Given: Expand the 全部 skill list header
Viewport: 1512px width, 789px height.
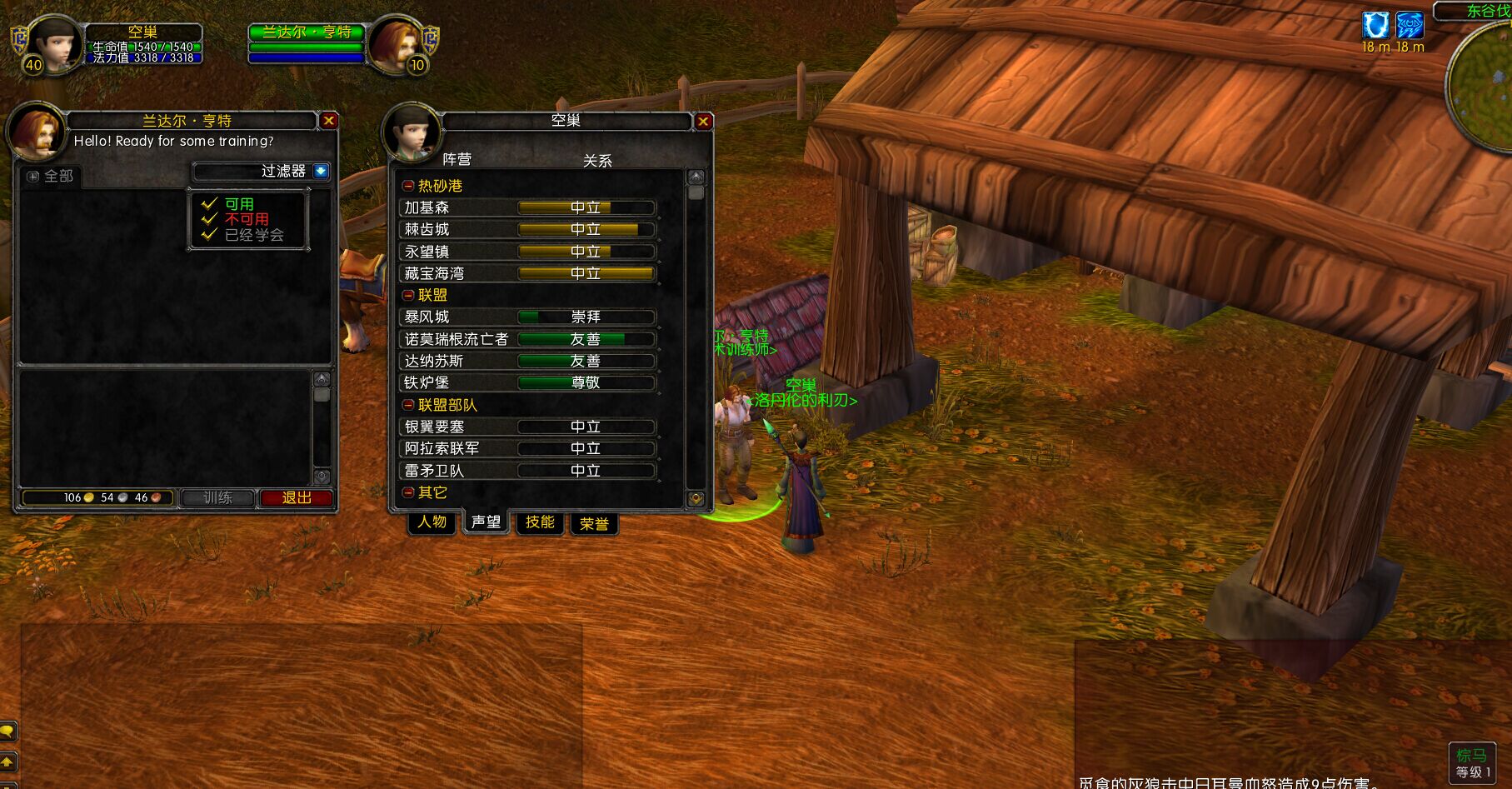Looking at the screenshot, I should click(x=33, y=176).
